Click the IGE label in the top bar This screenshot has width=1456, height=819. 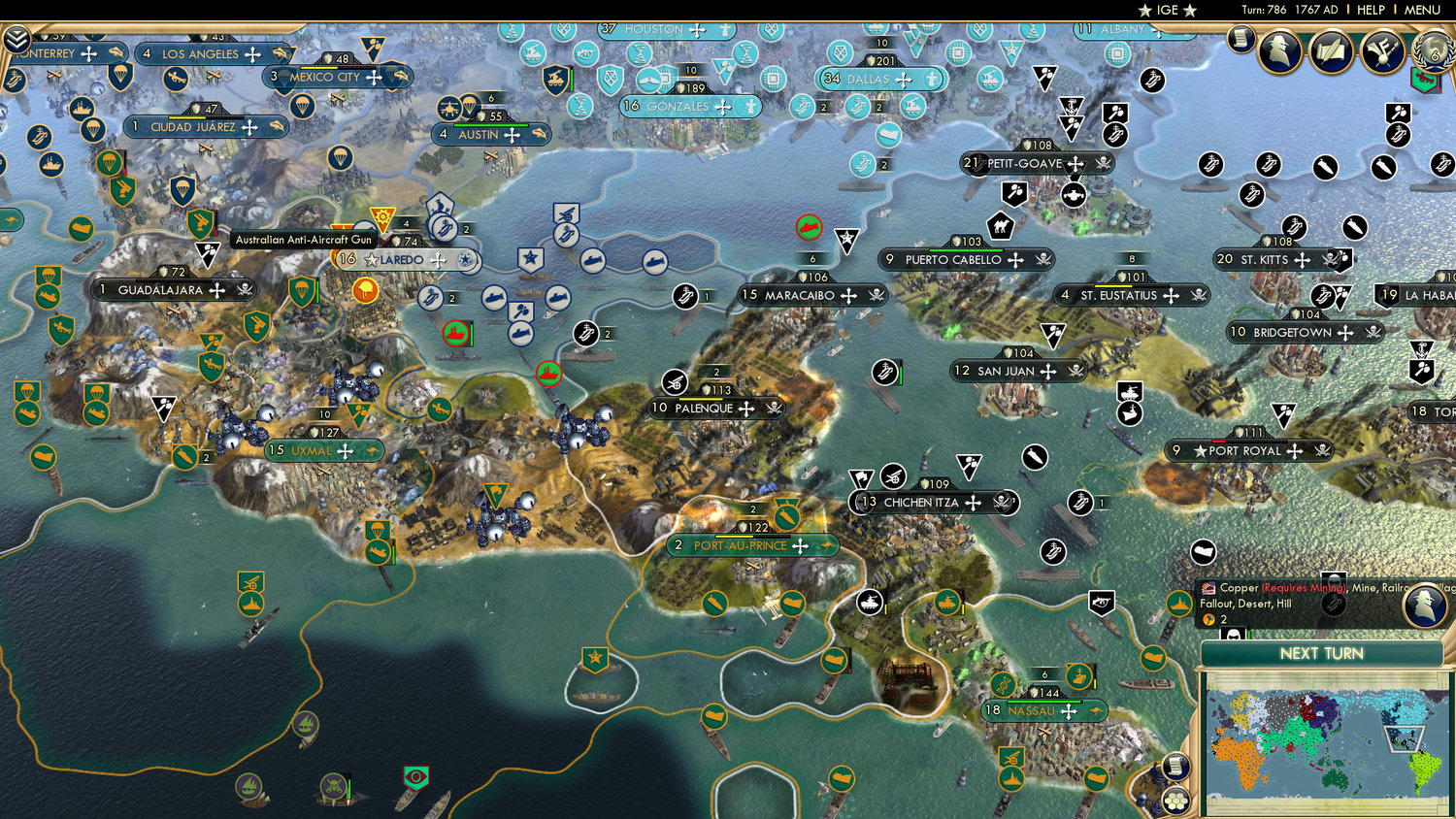coord(1166,10)
